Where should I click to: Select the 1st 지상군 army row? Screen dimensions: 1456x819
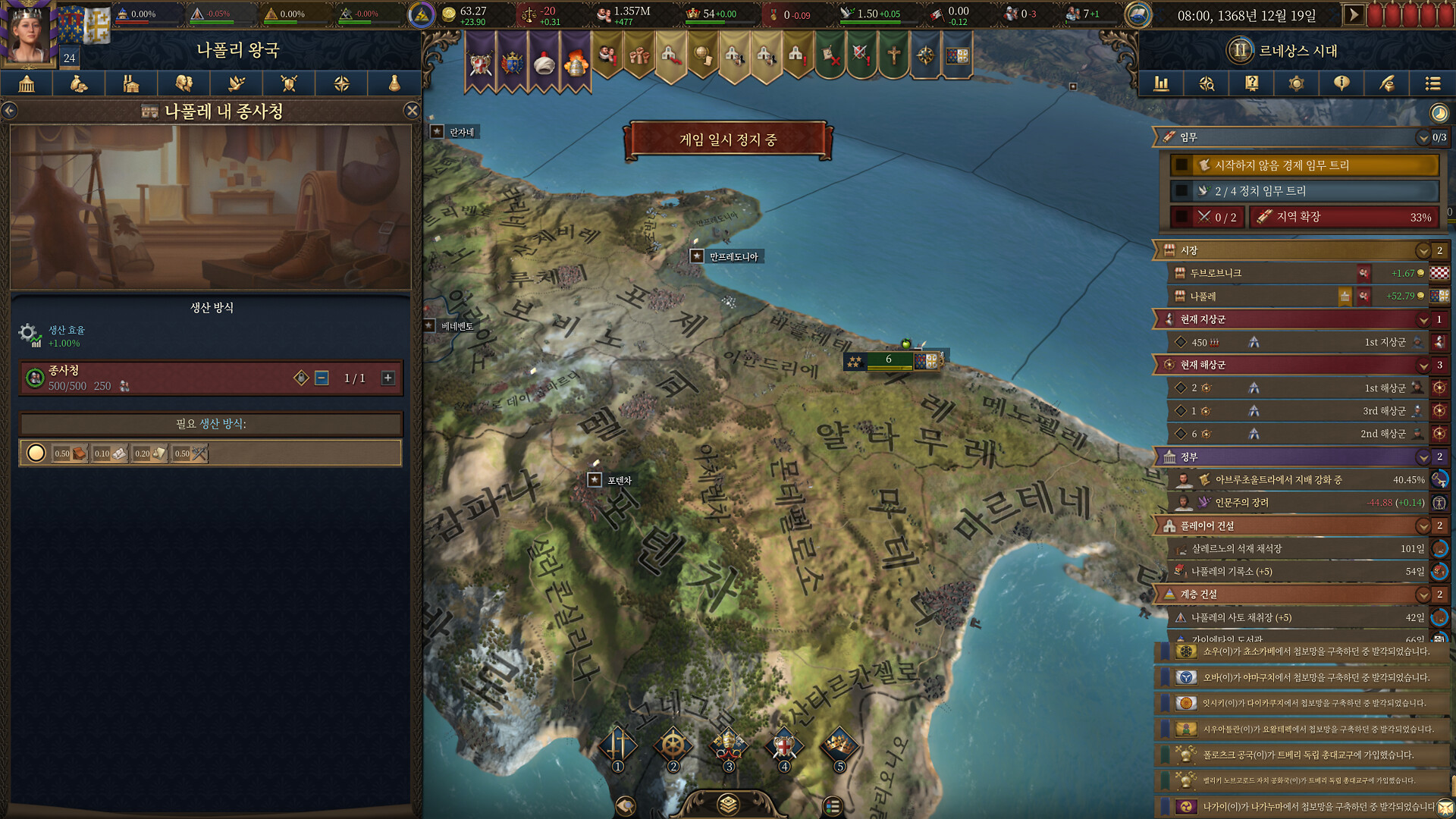click(1297, 342)
